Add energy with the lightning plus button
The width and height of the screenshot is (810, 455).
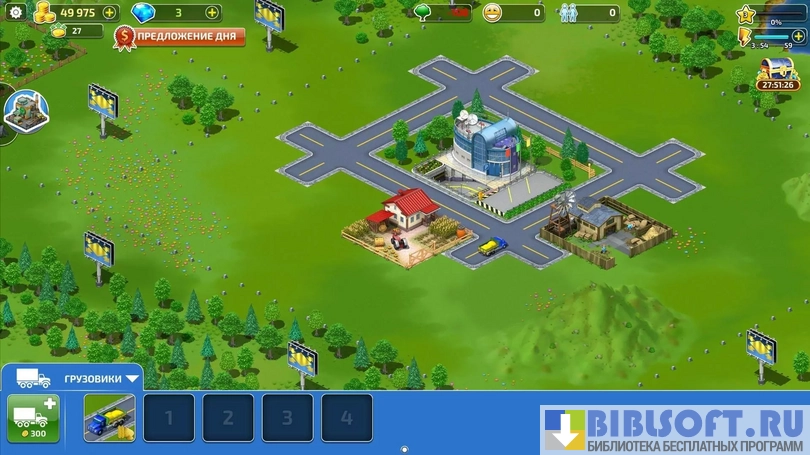(798, 36)
